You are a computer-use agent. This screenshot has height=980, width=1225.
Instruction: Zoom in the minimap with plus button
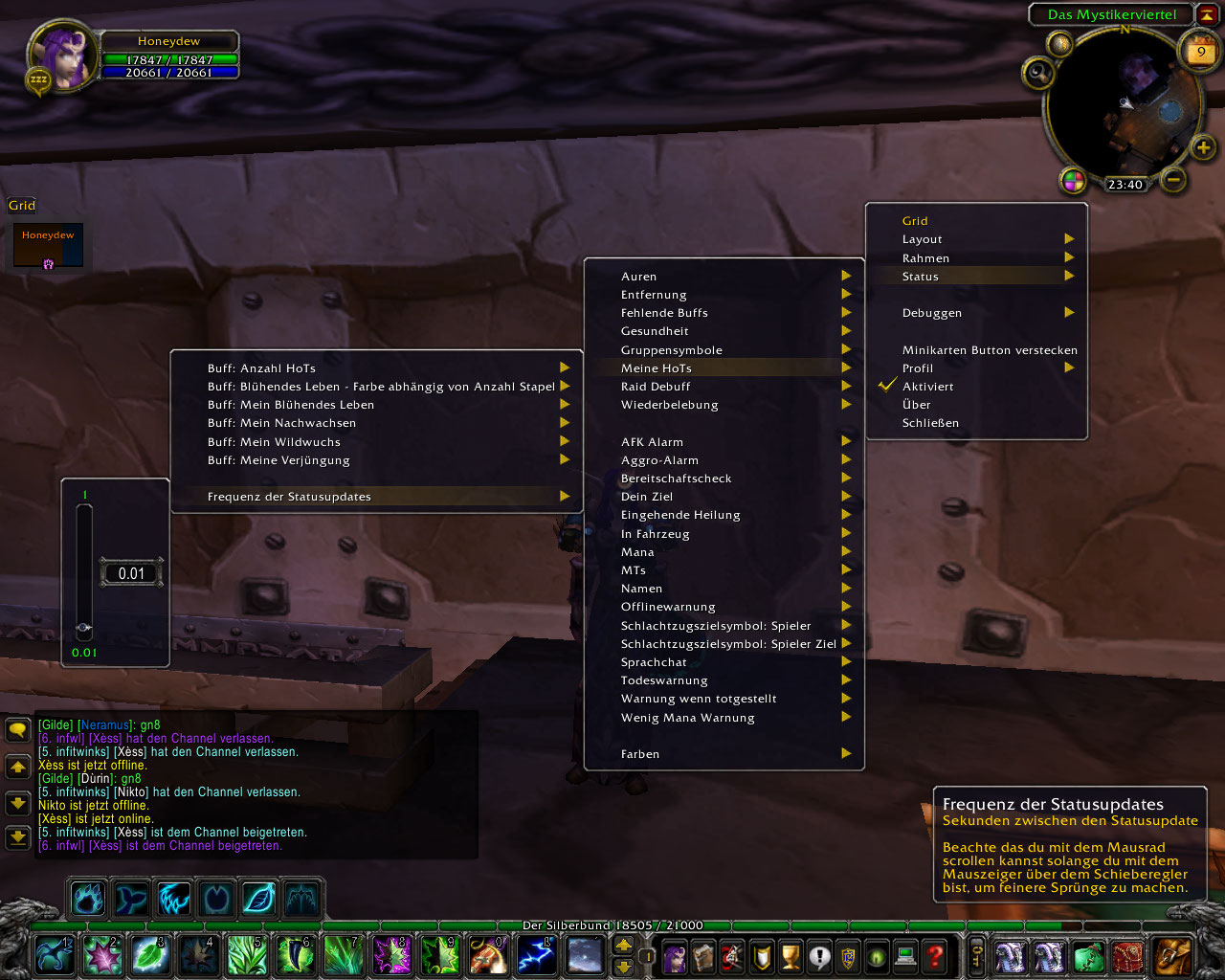point(1203,147)
